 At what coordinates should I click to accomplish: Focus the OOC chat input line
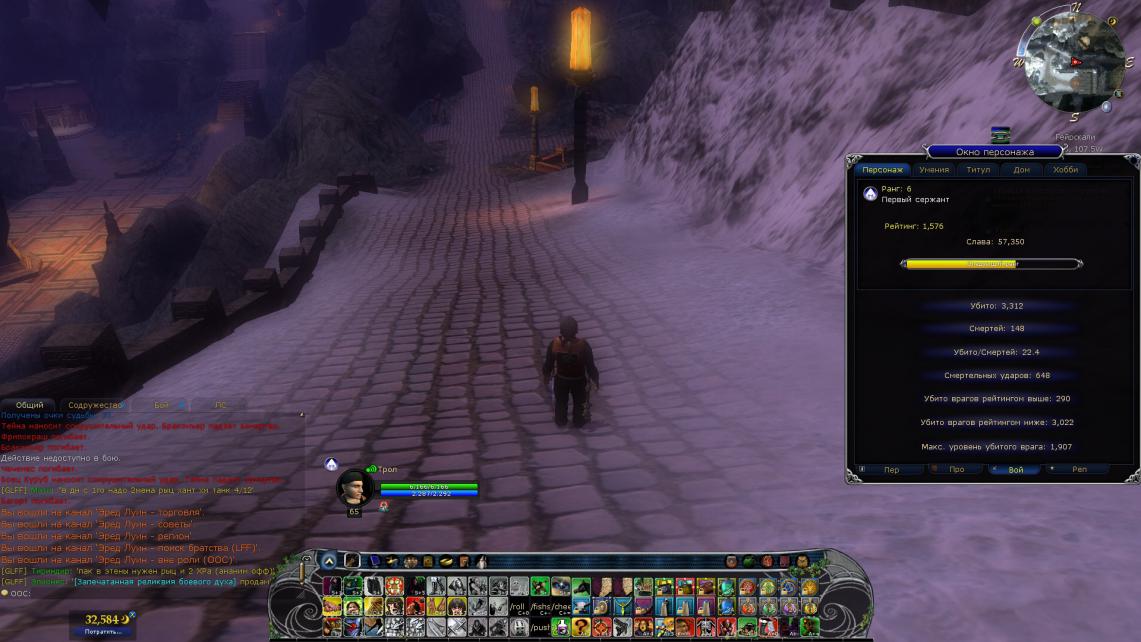[x=150, y=593]
